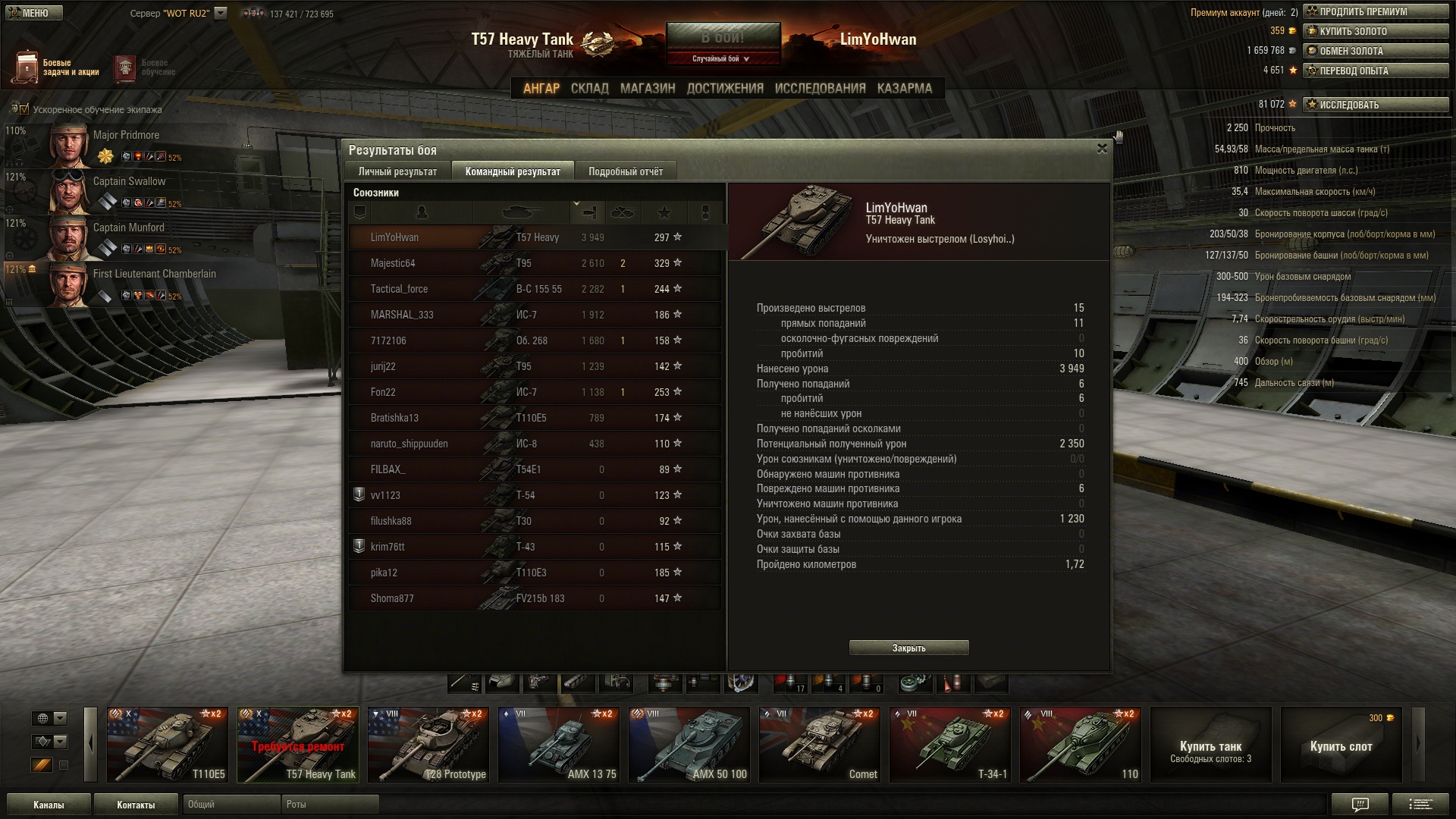The image size is (1456, 819).
Task: Open the ОБМЕН ЗОЛОТА option
Action: [x=1375, y=51]
